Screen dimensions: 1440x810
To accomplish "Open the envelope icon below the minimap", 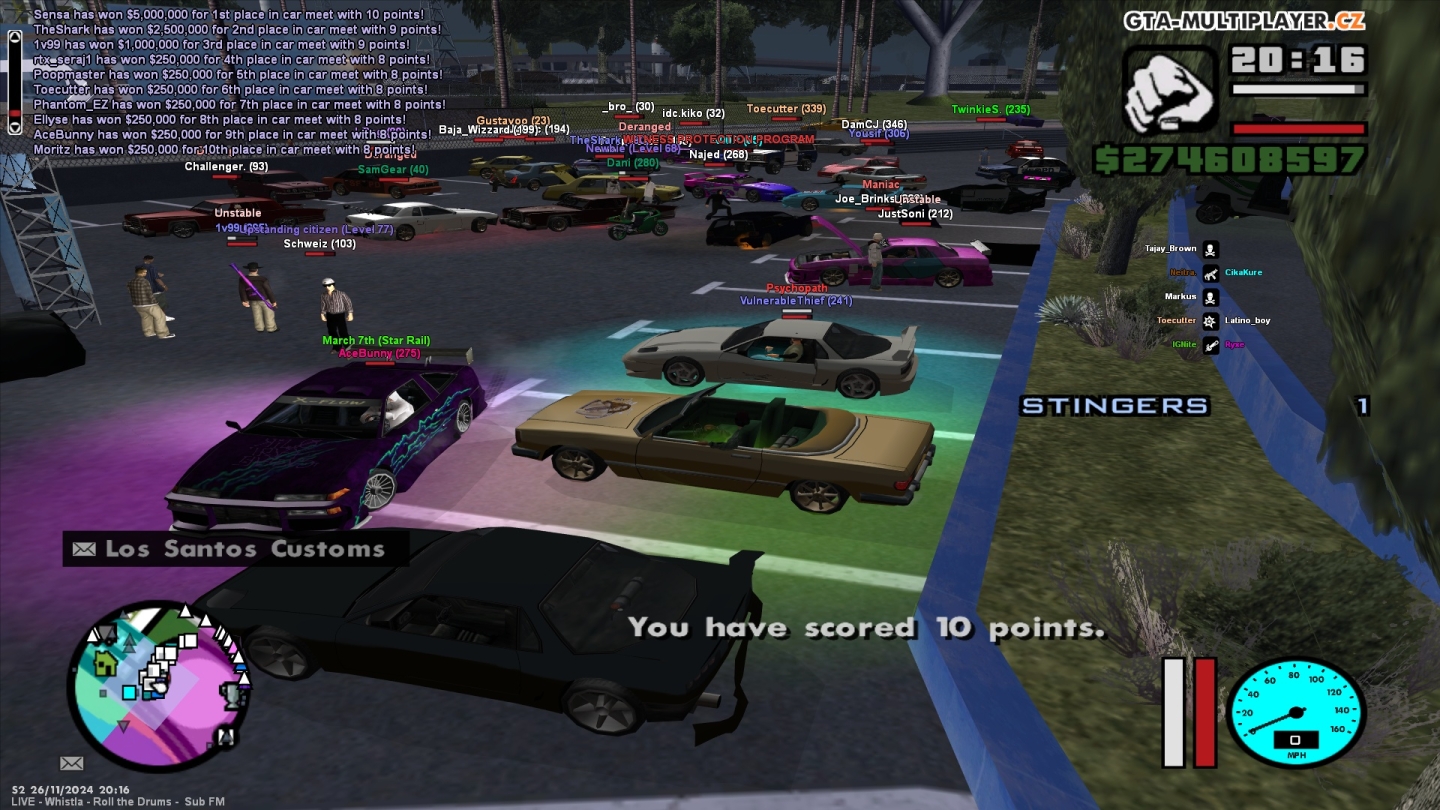I will pos(71,763).
